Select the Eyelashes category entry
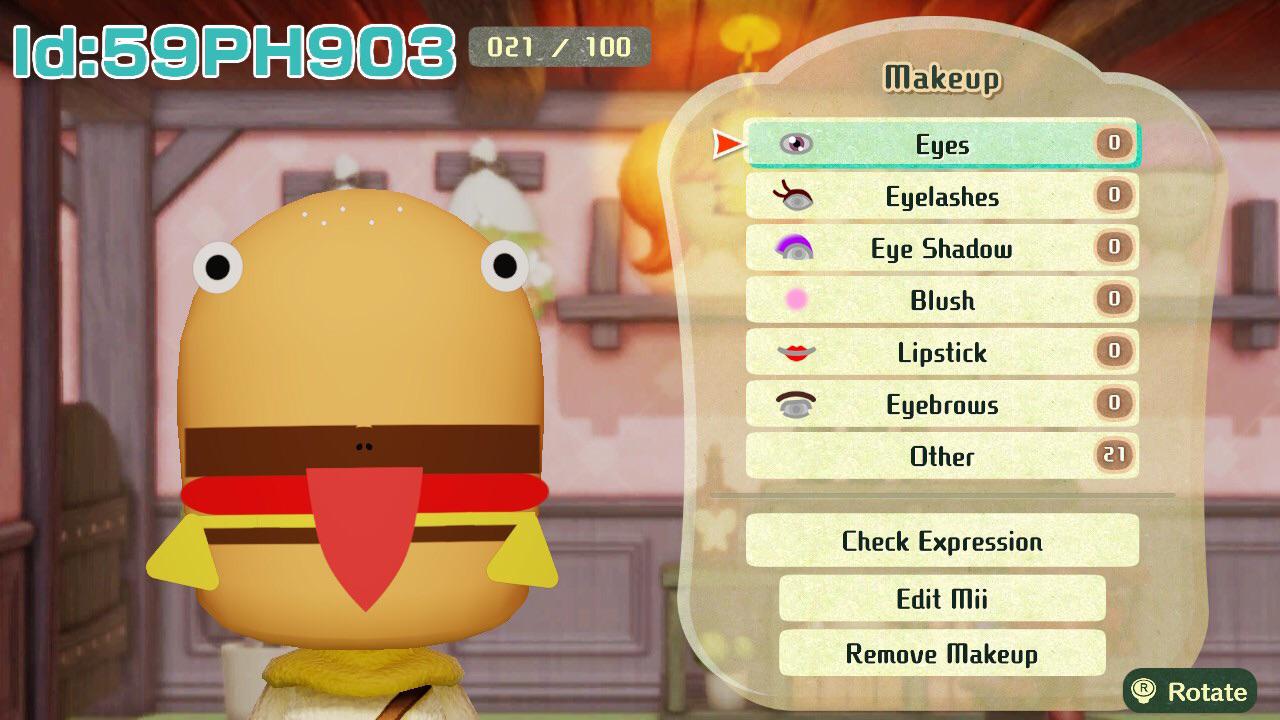Screen dimensions: 1280x720 940,196
